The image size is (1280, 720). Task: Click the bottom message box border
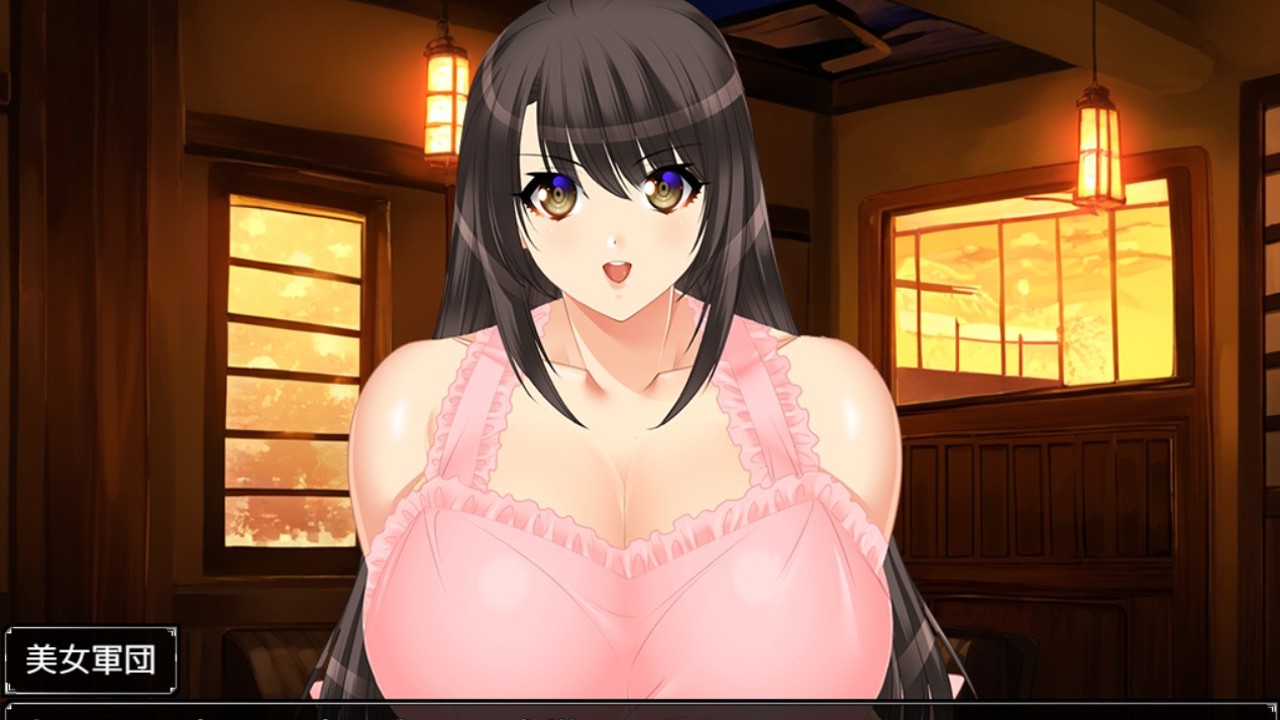pos(640,706)
